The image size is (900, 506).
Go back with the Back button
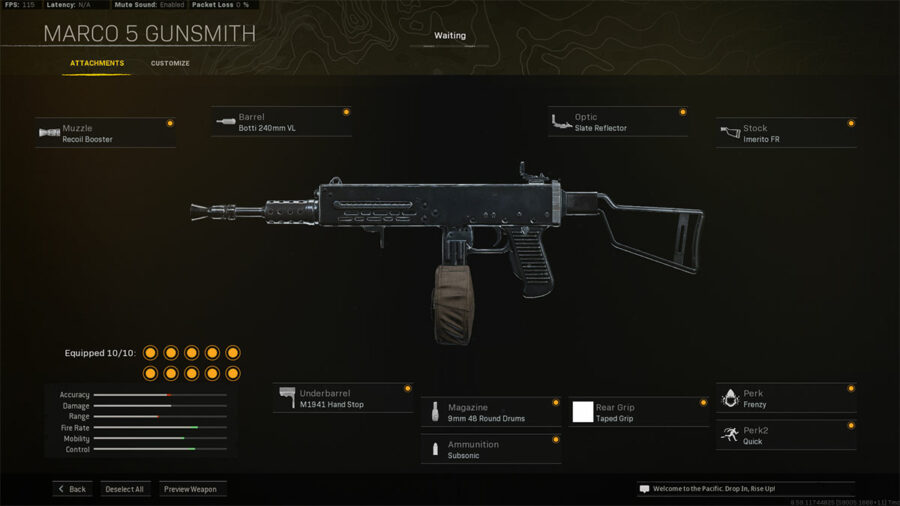(x=72, y=489)
